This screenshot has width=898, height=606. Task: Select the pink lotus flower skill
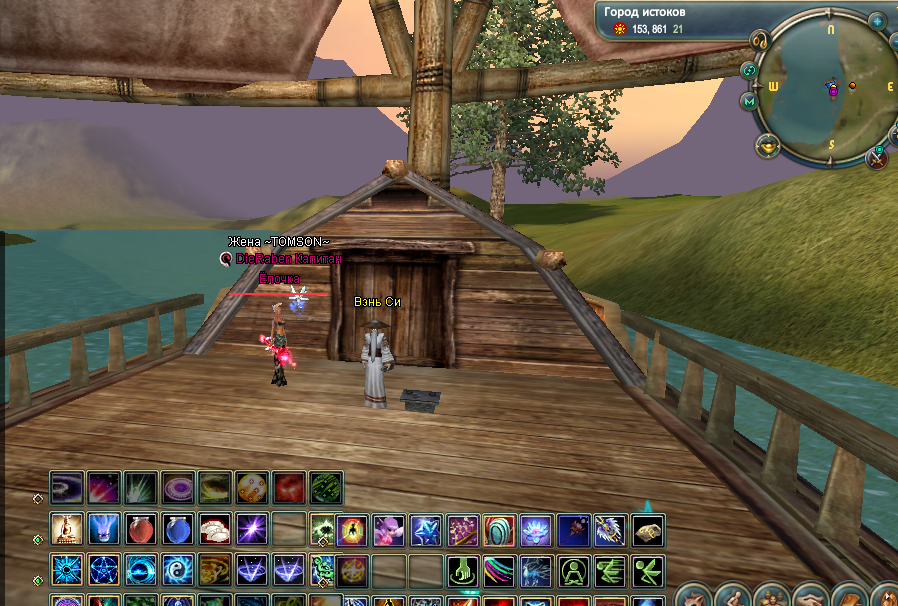(x=535, y=530)
